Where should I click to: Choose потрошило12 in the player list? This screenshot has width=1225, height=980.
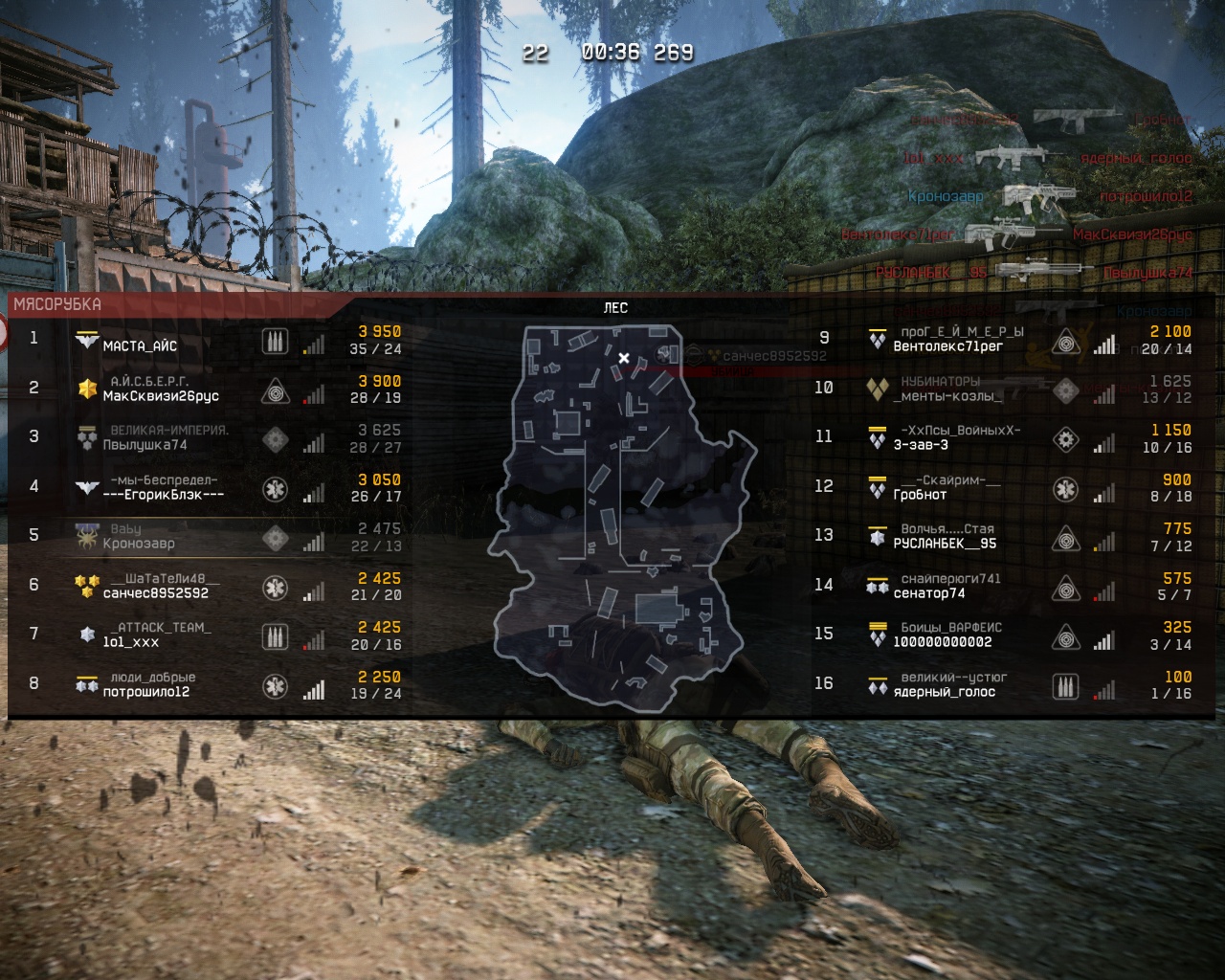145,692
